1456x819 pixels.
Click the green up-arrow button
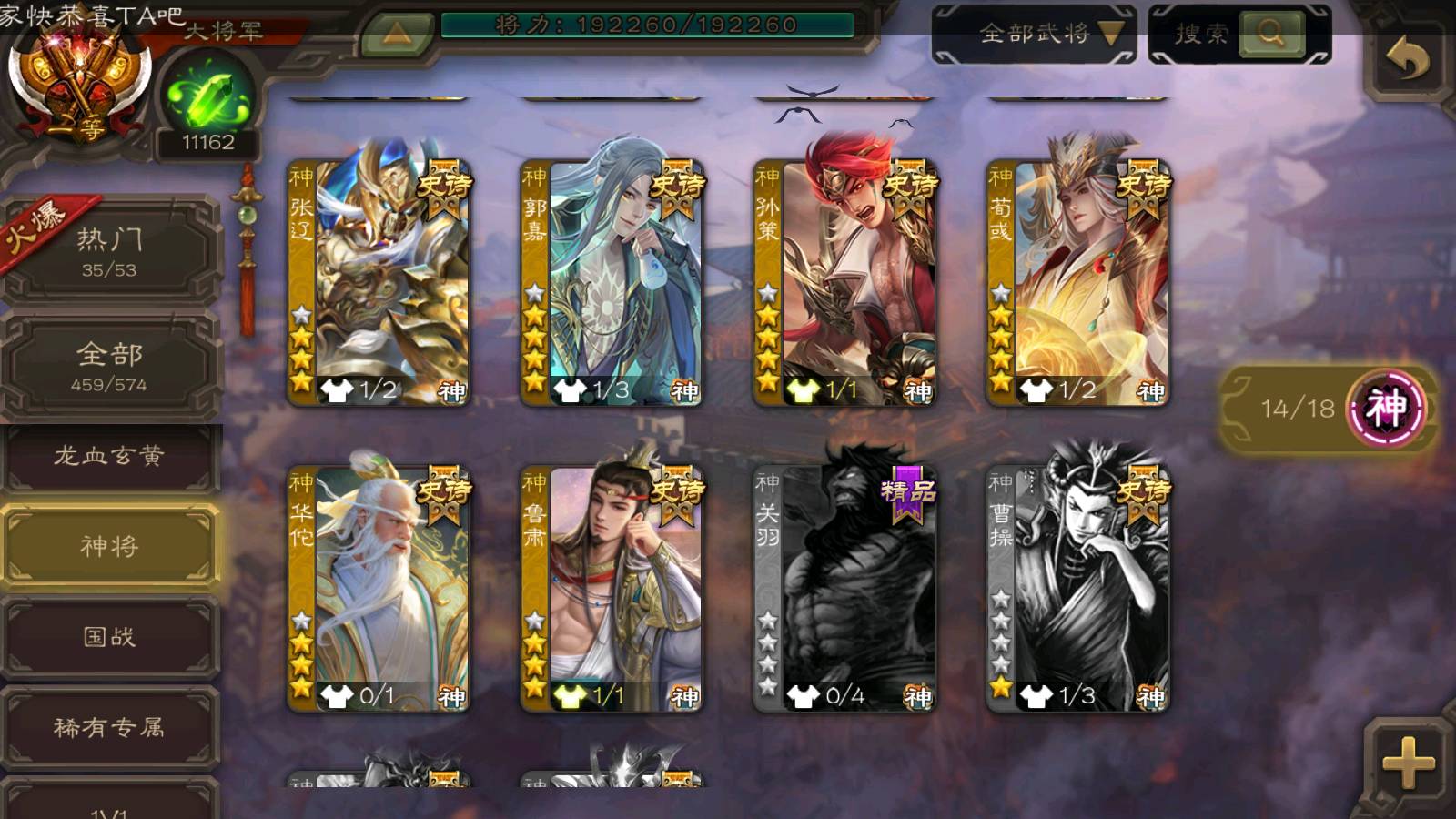(397, 34)
